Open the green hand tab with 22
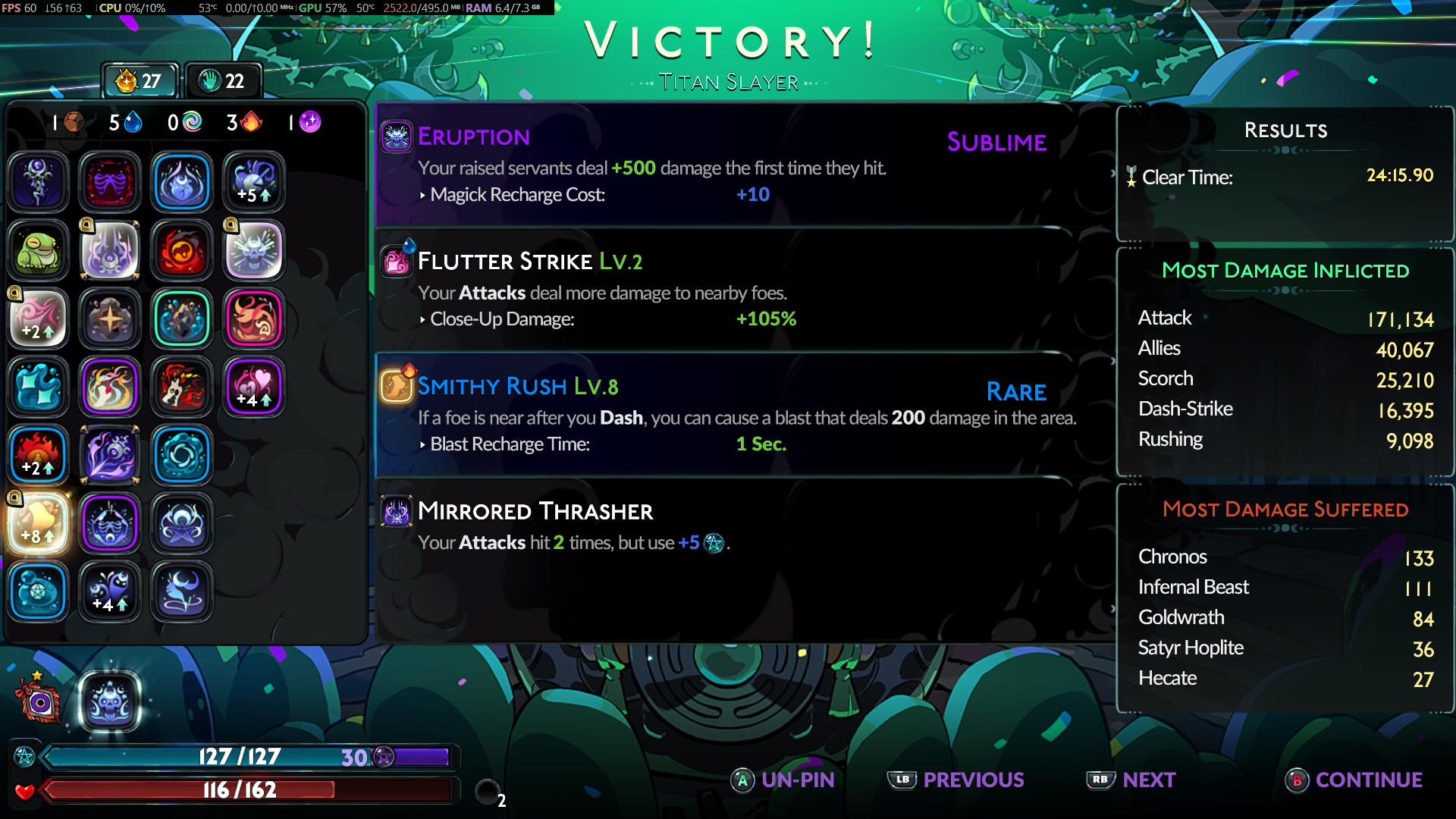The height and width of the screenshot is (819, 1456). [223, 81]
